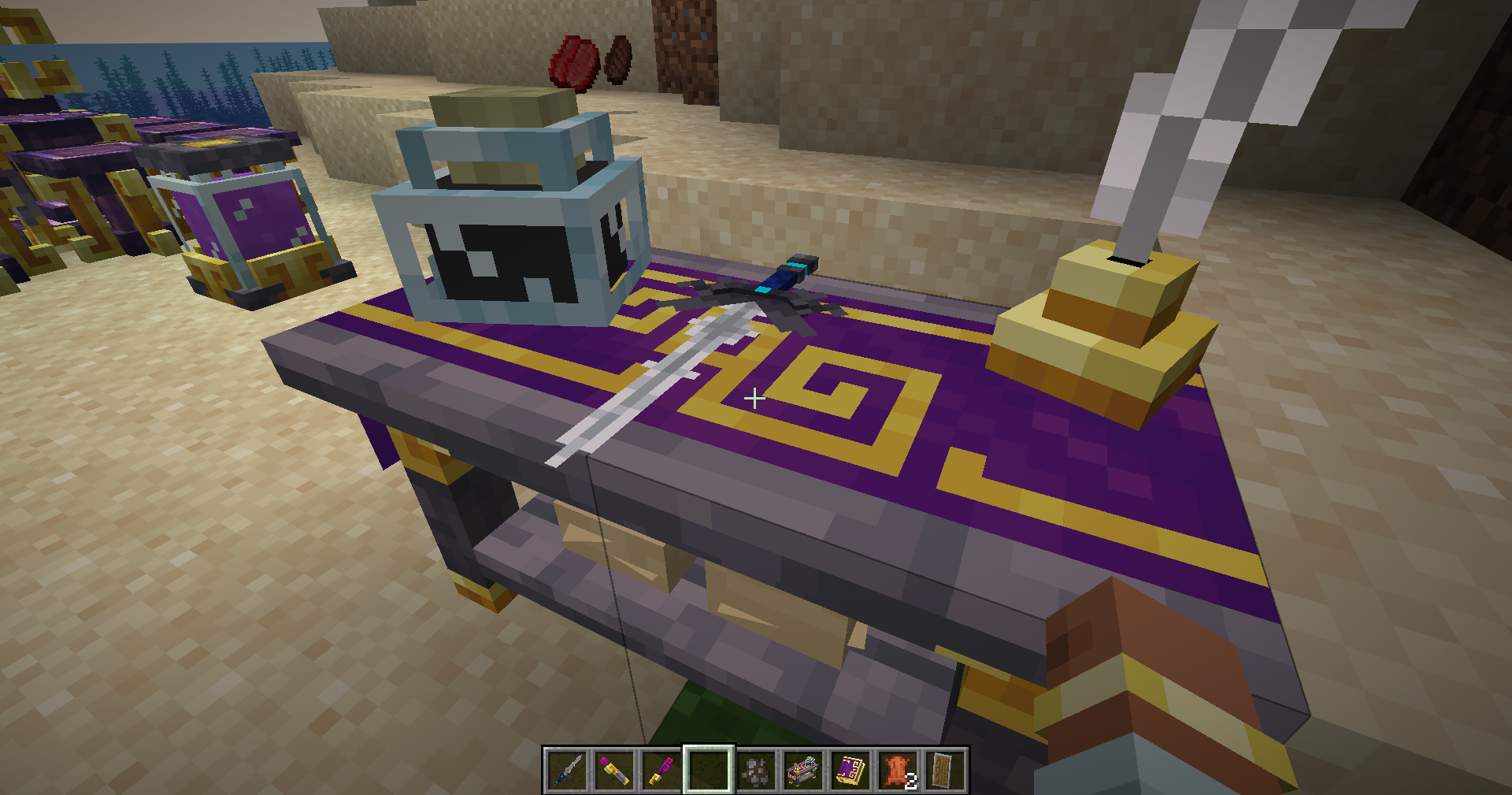The width and height of the screenshot is (1512, 795).
Task: Select the stone egg item in the hotbar
Action: click(x=756, y=770)
